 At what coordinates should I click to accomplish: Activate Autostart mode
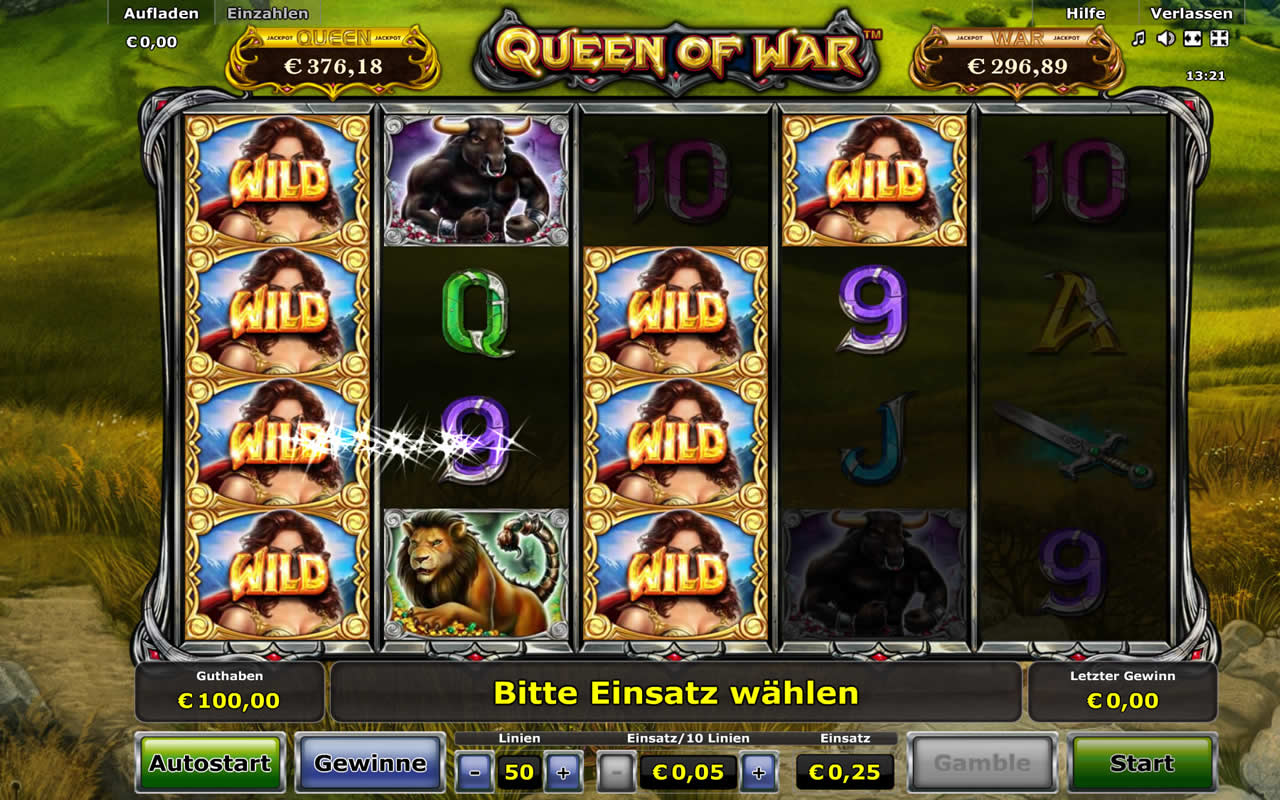[210, 764]
